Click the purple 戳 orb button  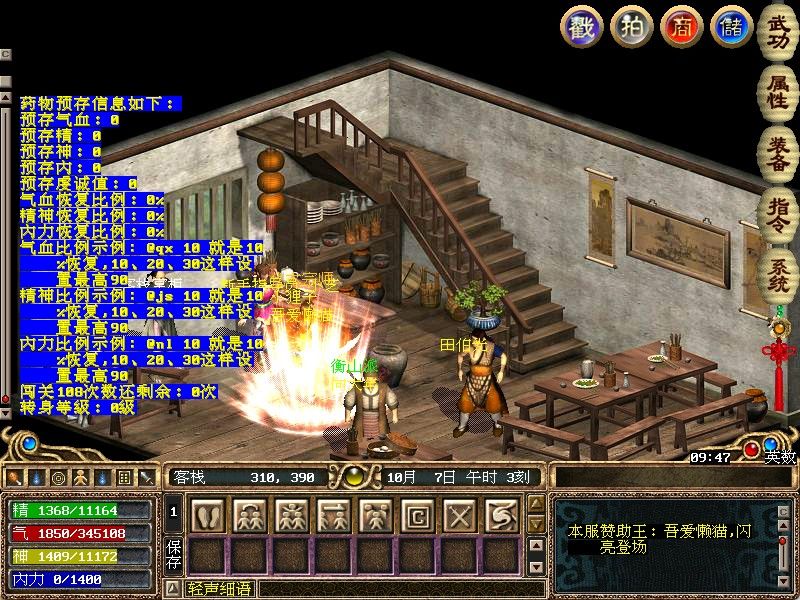coord(581,26)
